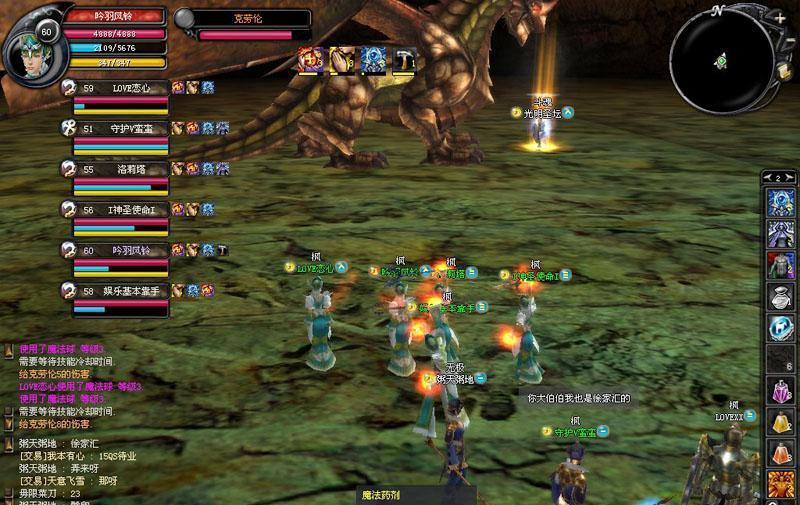The height and width of the screenshot is (505, 800).
Task: Select party member 守护V蛮蛮
Action: (x=122, y=129)
